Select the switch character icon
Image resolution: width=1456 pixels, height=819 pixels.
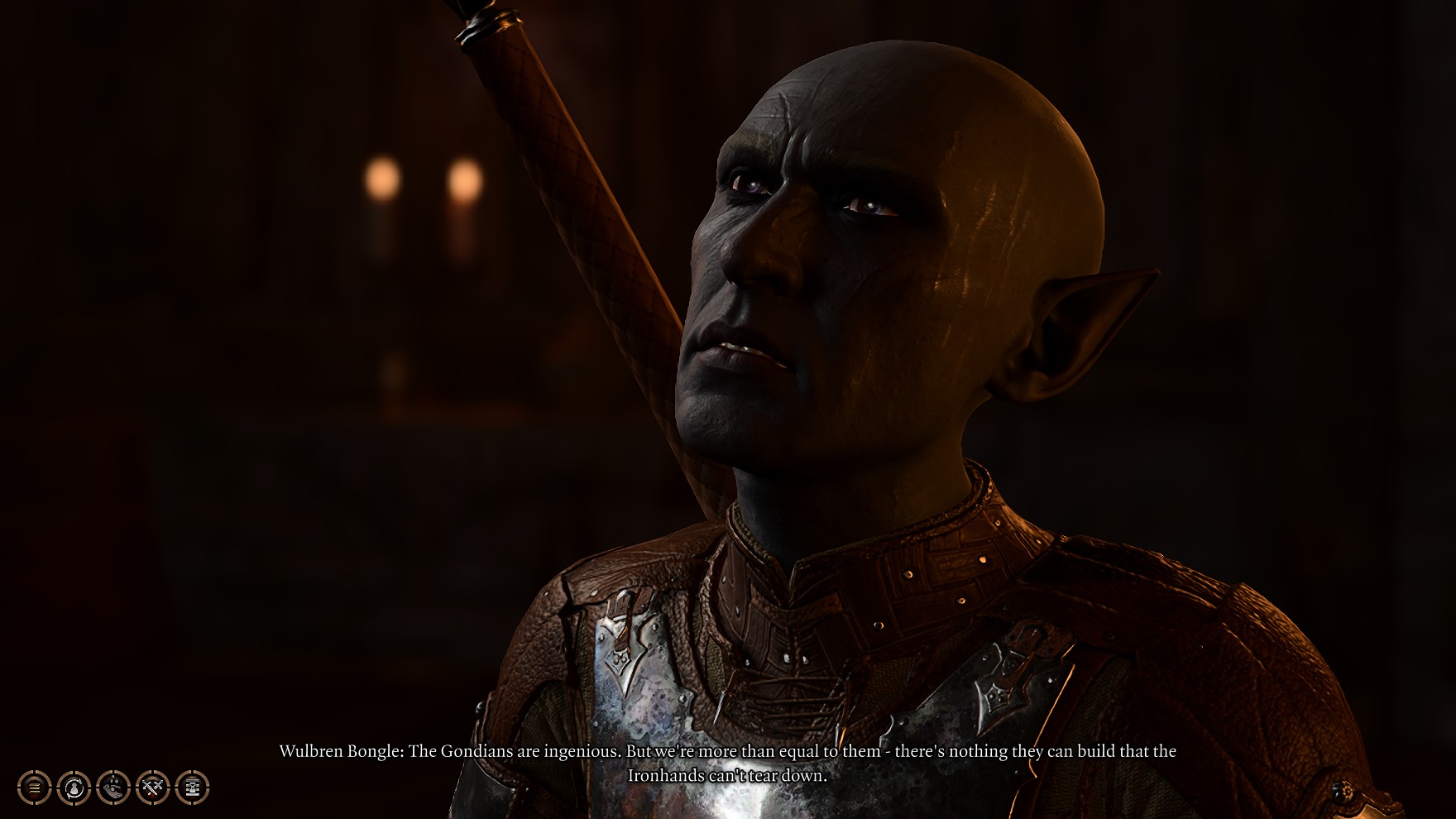[x=74, y=788]
